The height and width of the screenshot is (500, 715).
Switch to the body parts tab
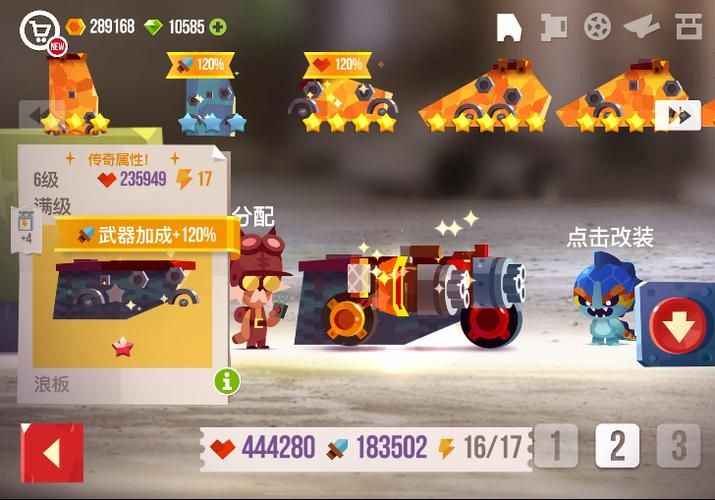(x=509, y=27)
